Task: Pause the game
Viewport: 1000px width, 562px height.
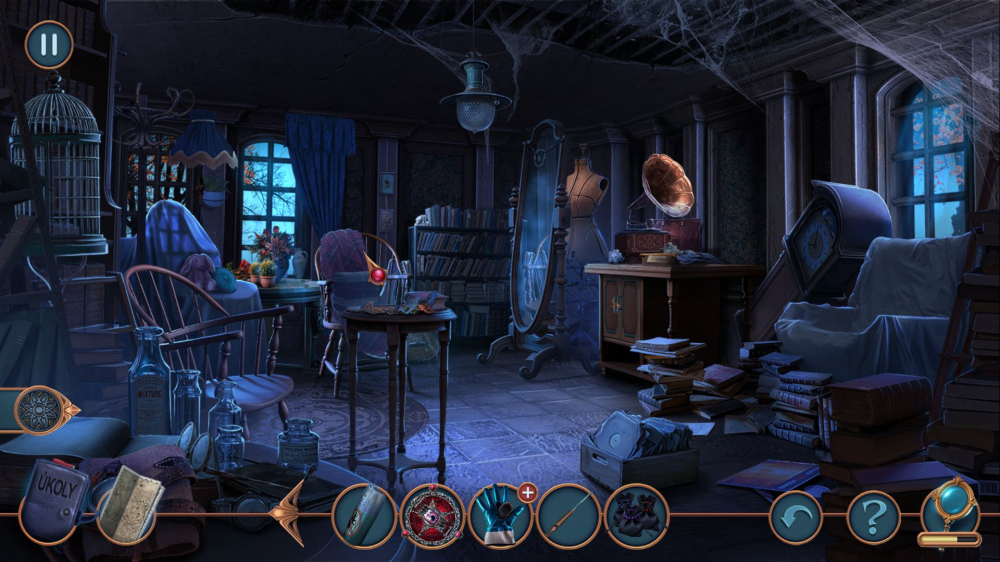Action: 48,45
